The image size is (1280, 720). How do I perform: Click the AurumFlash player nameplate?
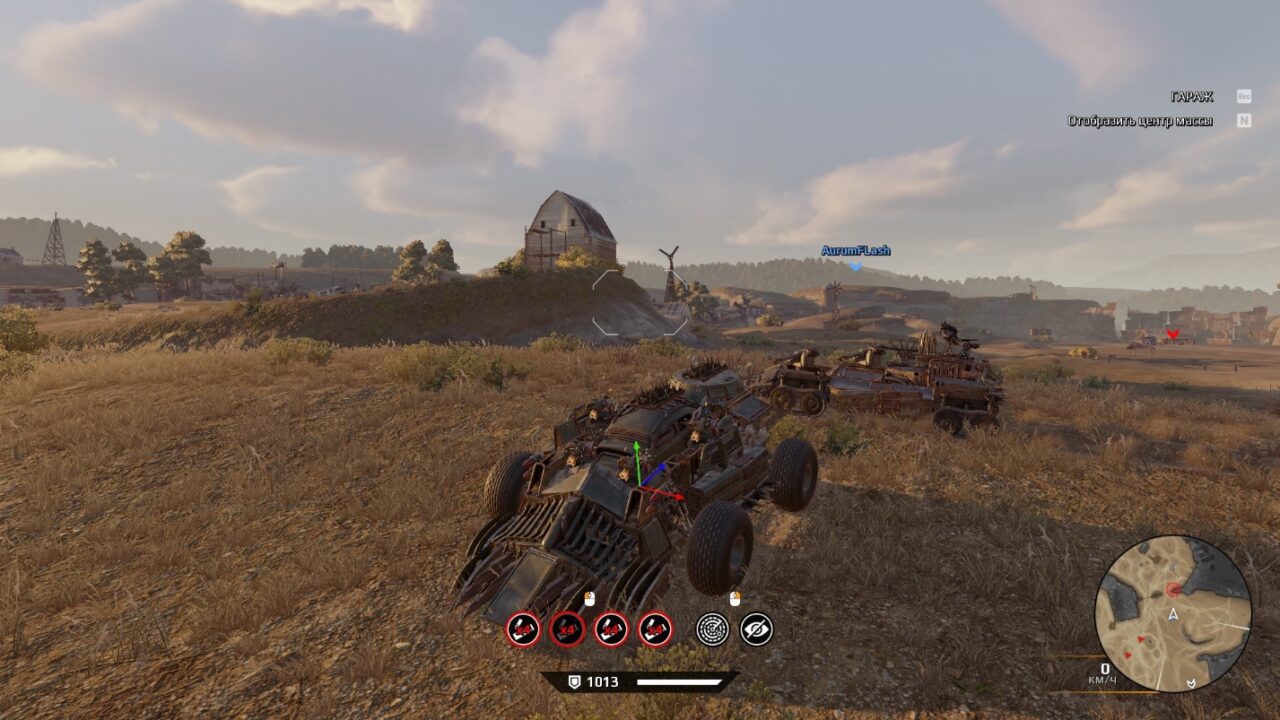[x=855, y=251]
